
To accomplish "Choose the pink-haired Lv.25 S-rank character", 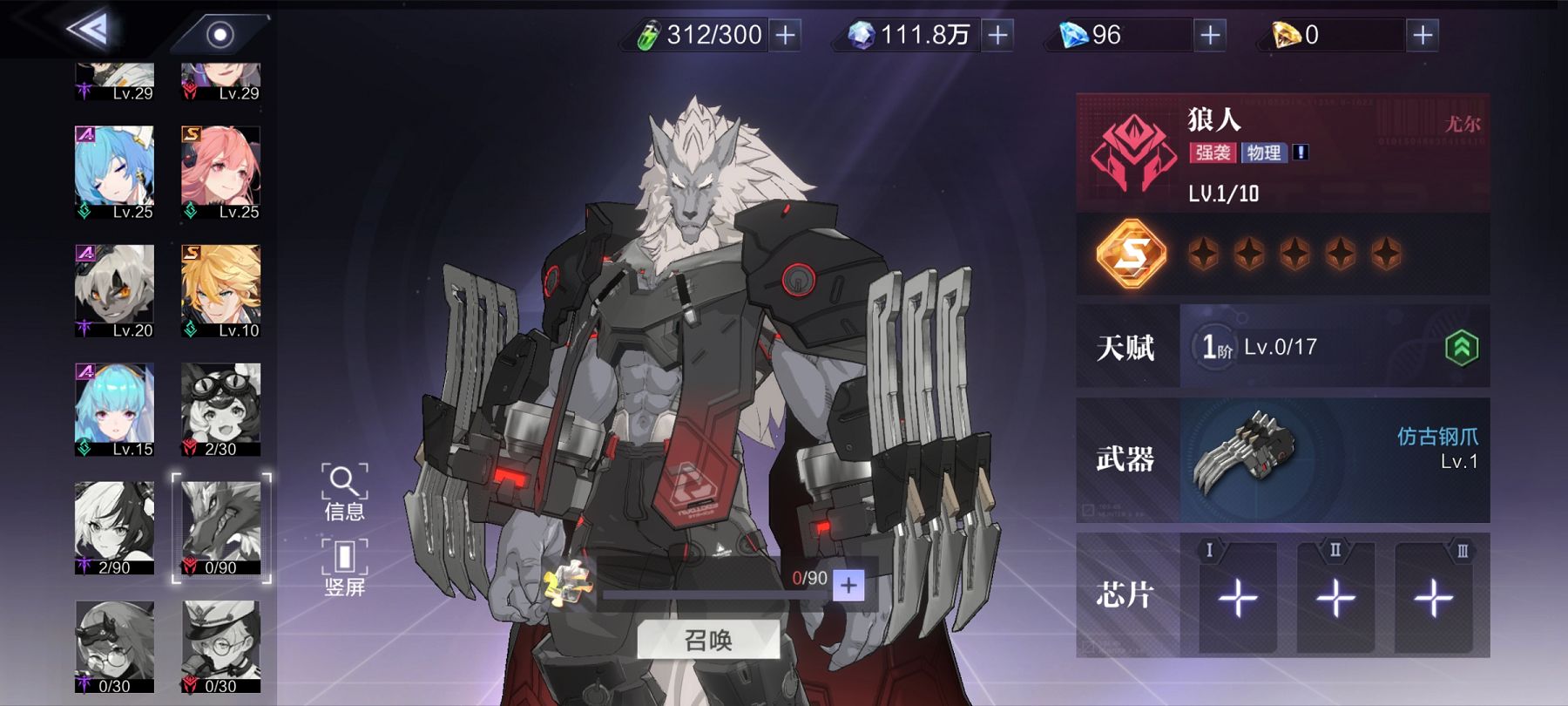I will (x=220, y=172).
